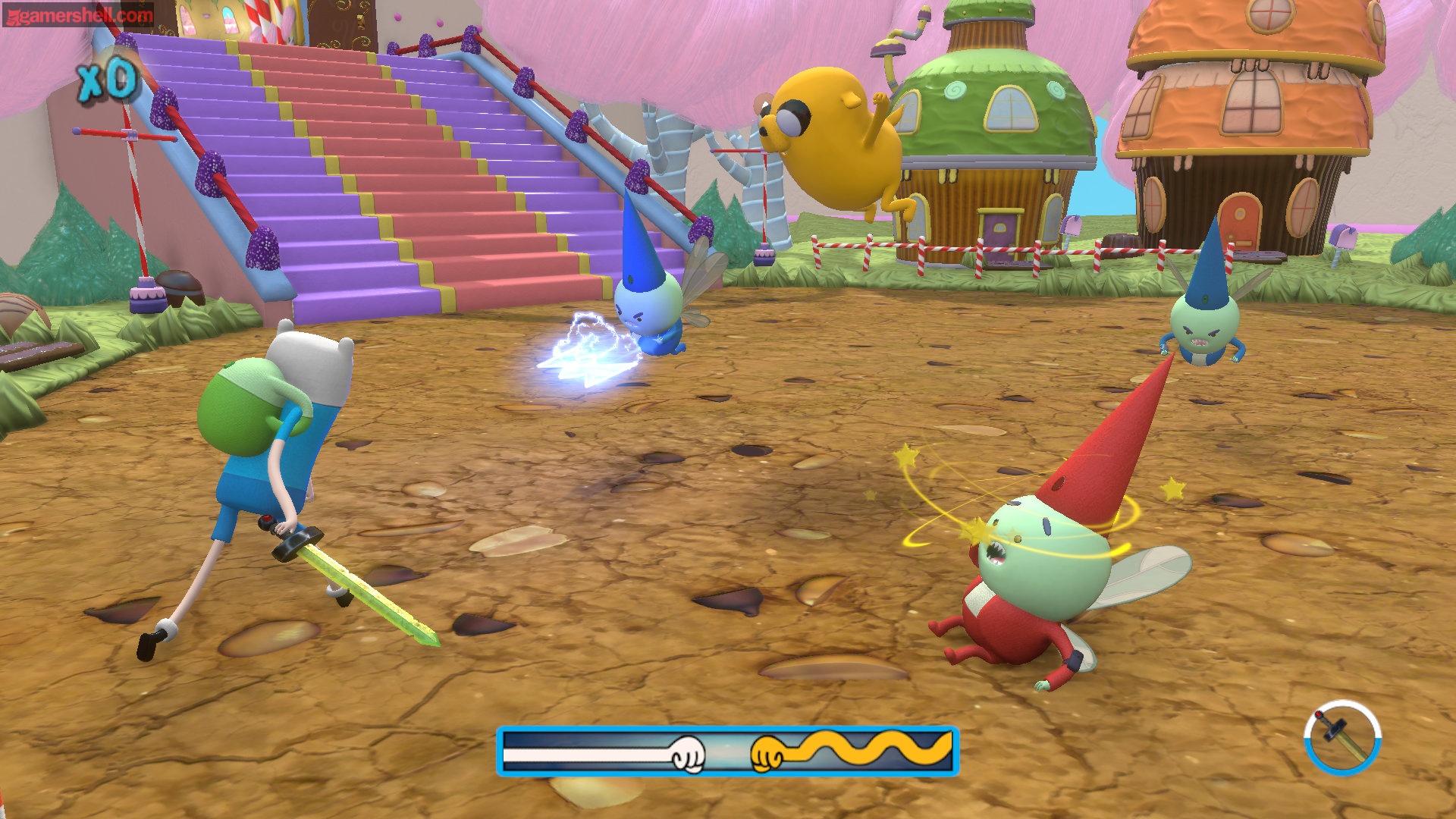
Task: Click the gamershell.com watermark
Action: click(x=79, y=14)
